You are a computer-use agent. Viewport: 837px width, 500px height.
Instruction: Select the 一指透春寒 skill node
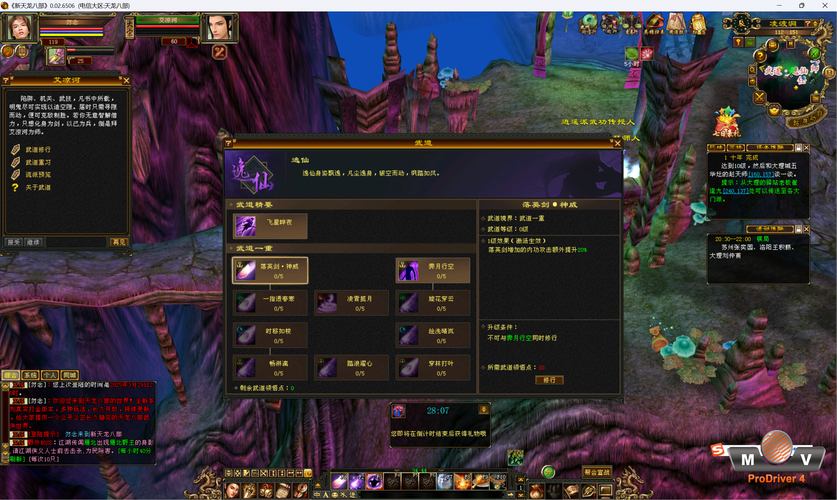(x=270, y=302)
